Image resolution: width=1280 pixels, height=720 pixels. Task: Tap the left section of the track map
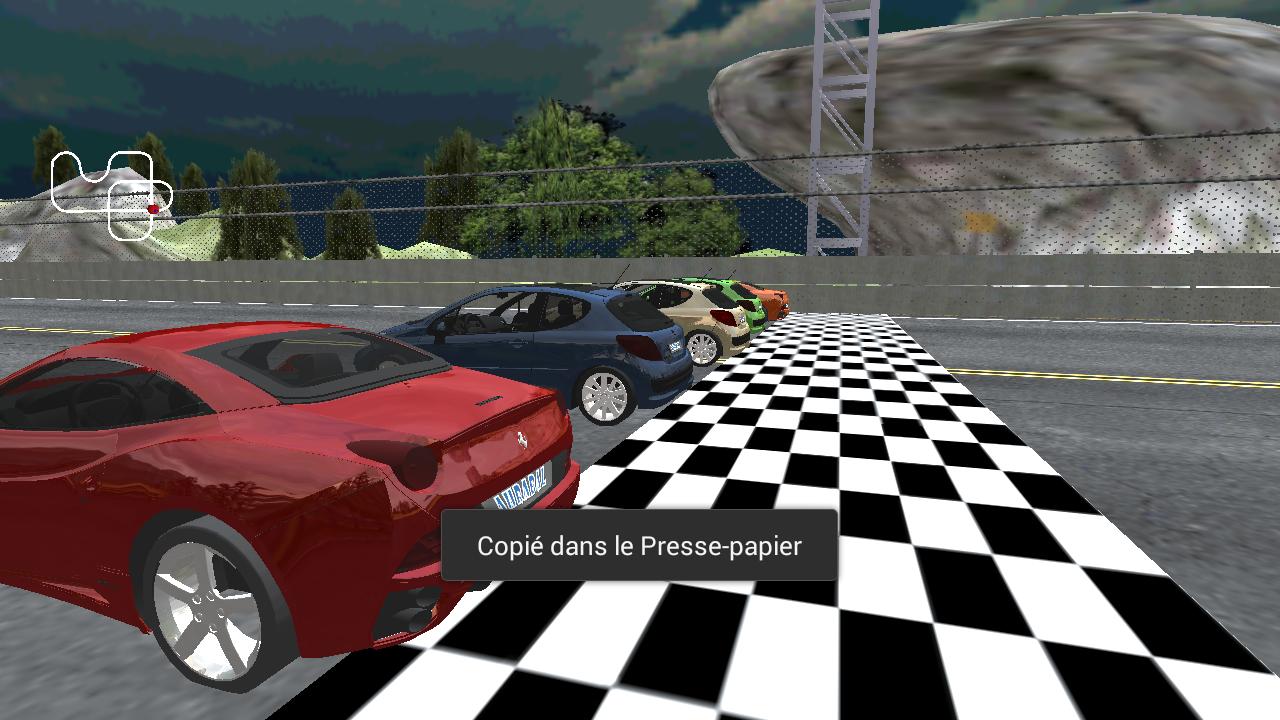click(x=54, y=183)
